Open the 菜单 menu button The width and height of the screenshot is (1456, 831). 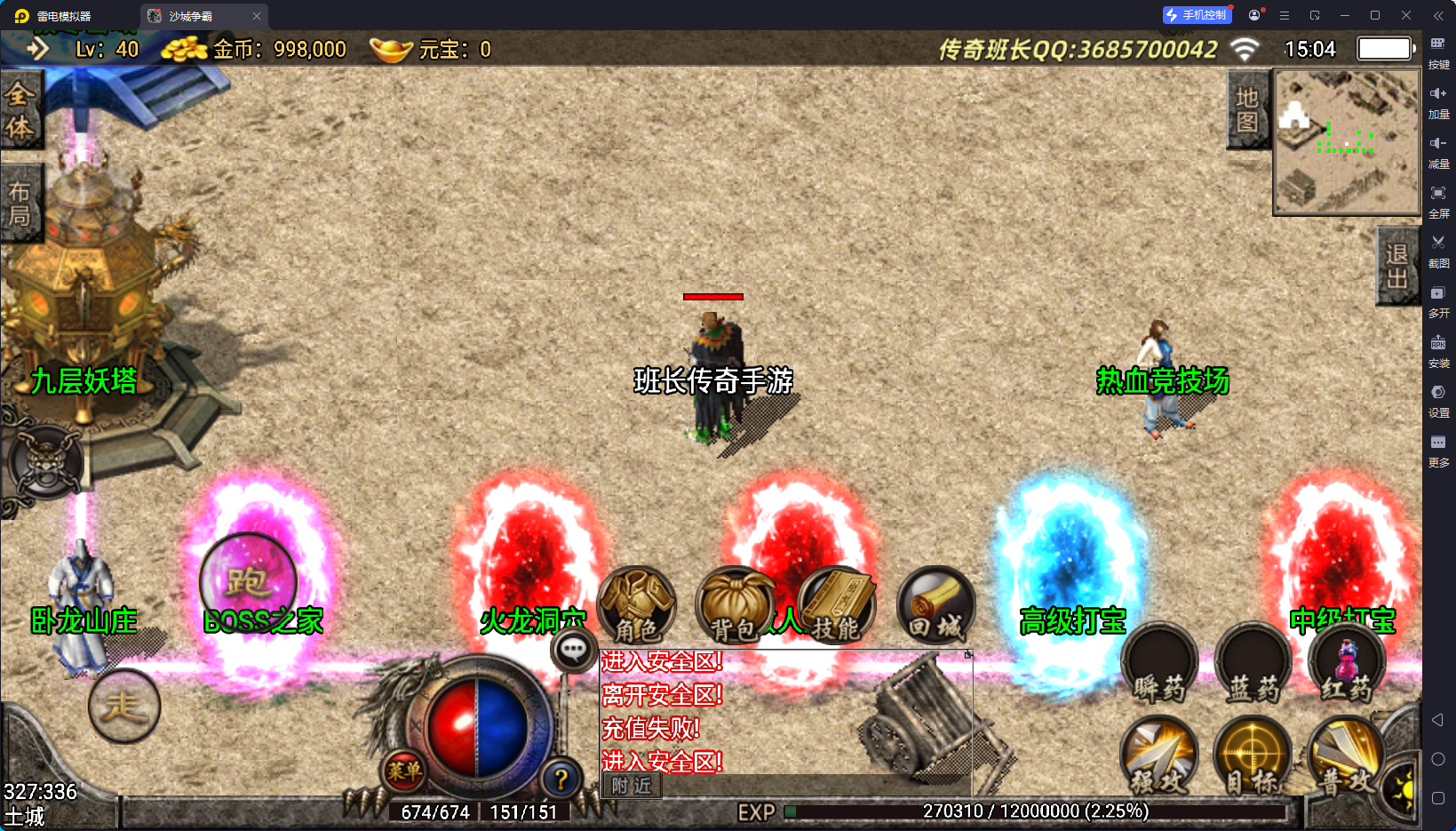404,771
